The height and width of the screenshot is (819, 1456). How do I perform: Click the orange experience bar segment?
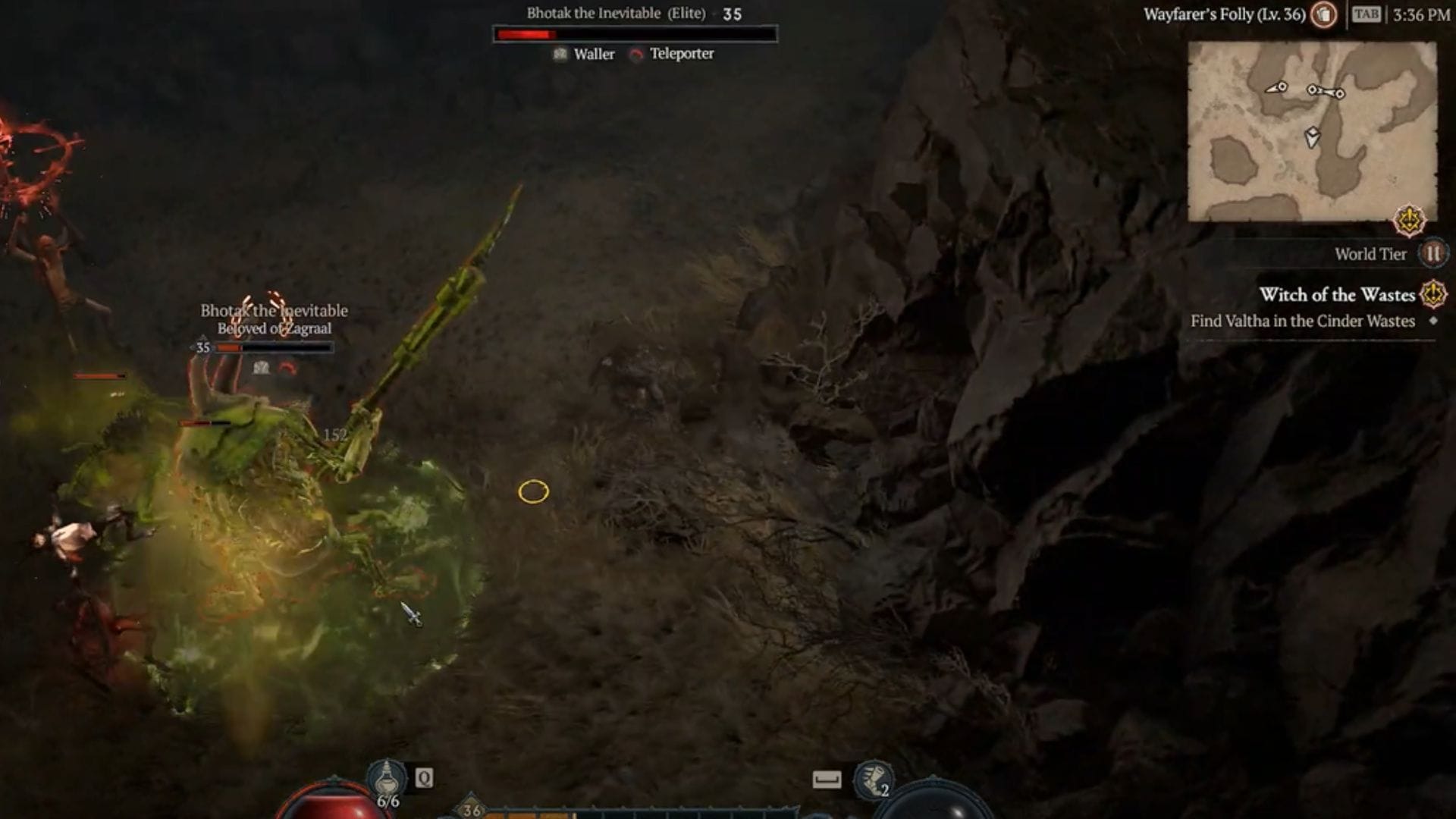531,814
